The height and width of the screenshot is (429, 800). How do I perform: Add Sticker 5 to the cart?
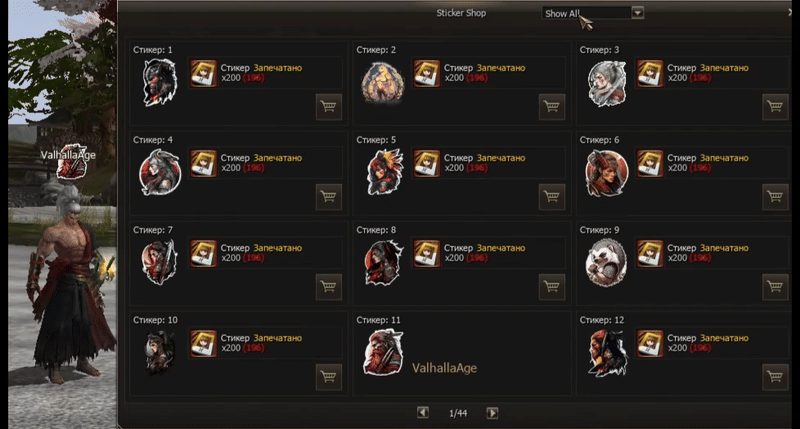click(x=552, y=197)
